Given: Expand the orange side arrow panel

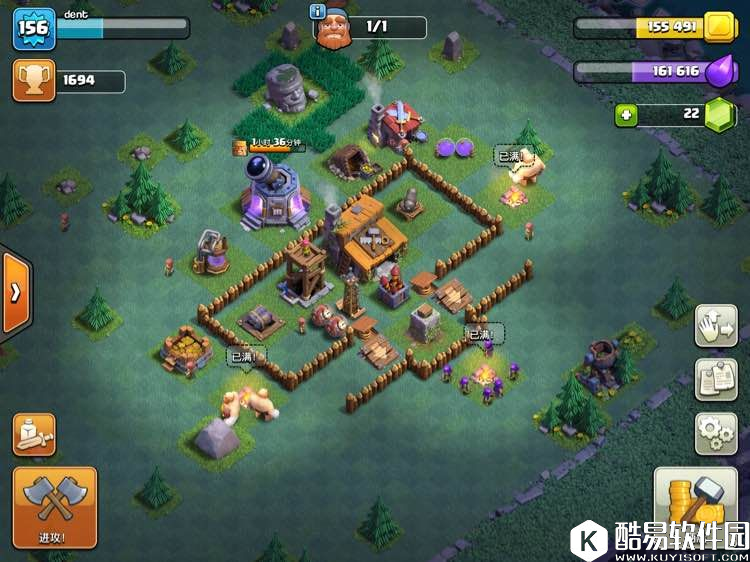Looking at the screenshot, I should point(15,292).
